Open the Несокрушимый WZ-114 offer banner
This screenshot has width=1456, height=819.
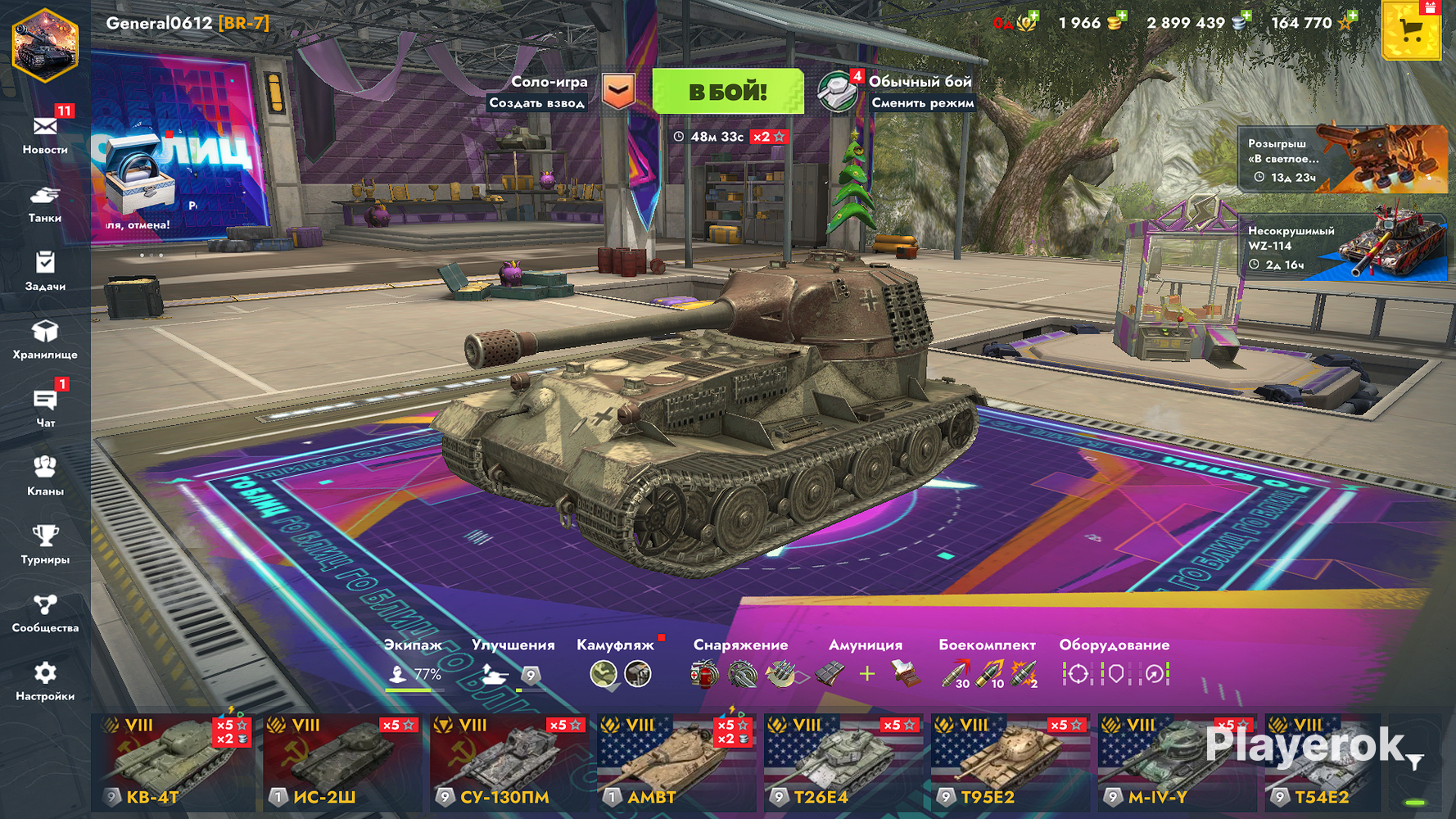coord(1341,247)
